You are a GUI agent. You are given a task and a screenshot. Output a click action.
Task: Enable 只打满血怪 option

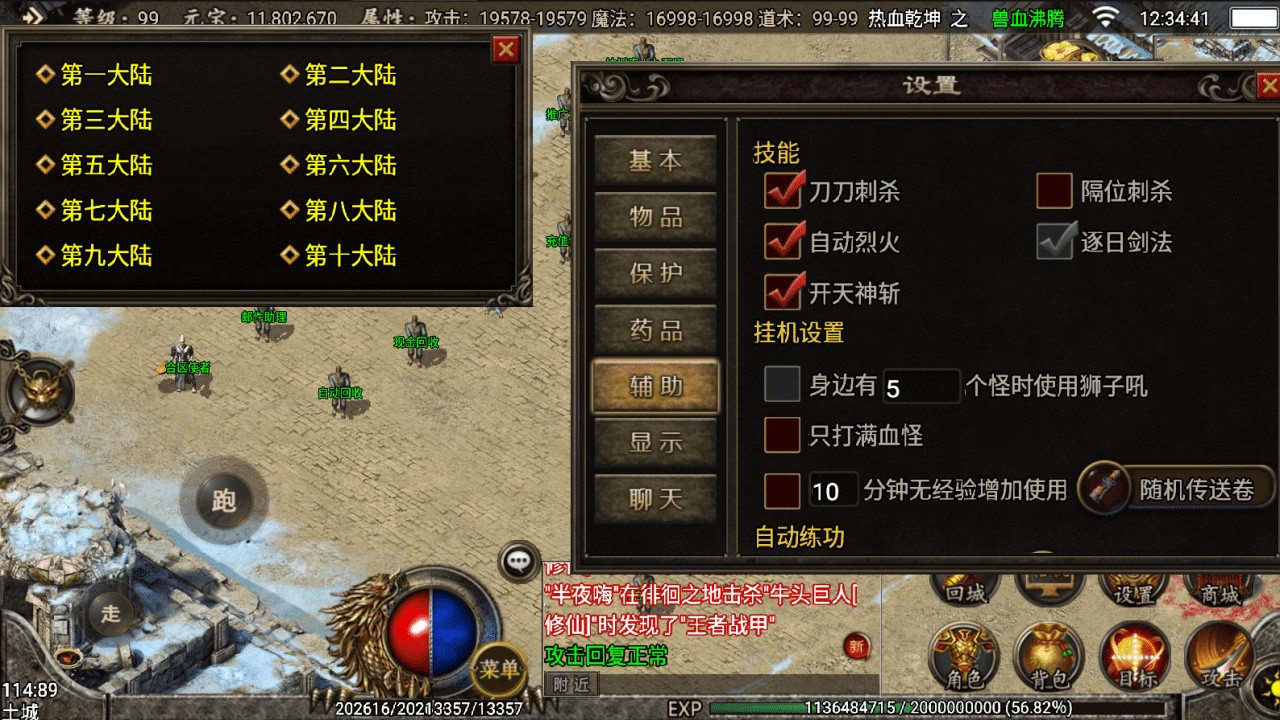(782, 435)
